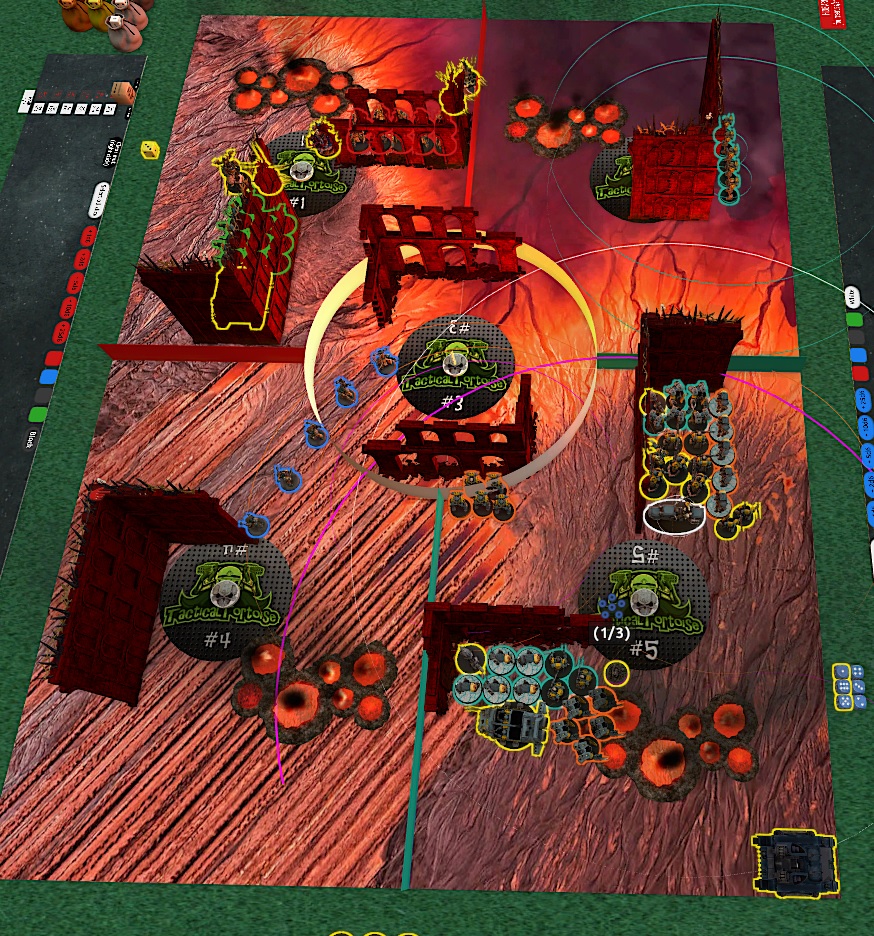Select the blue color square on left panel
The height and width of the screenshot is (936, 874).
pos(47,377)
